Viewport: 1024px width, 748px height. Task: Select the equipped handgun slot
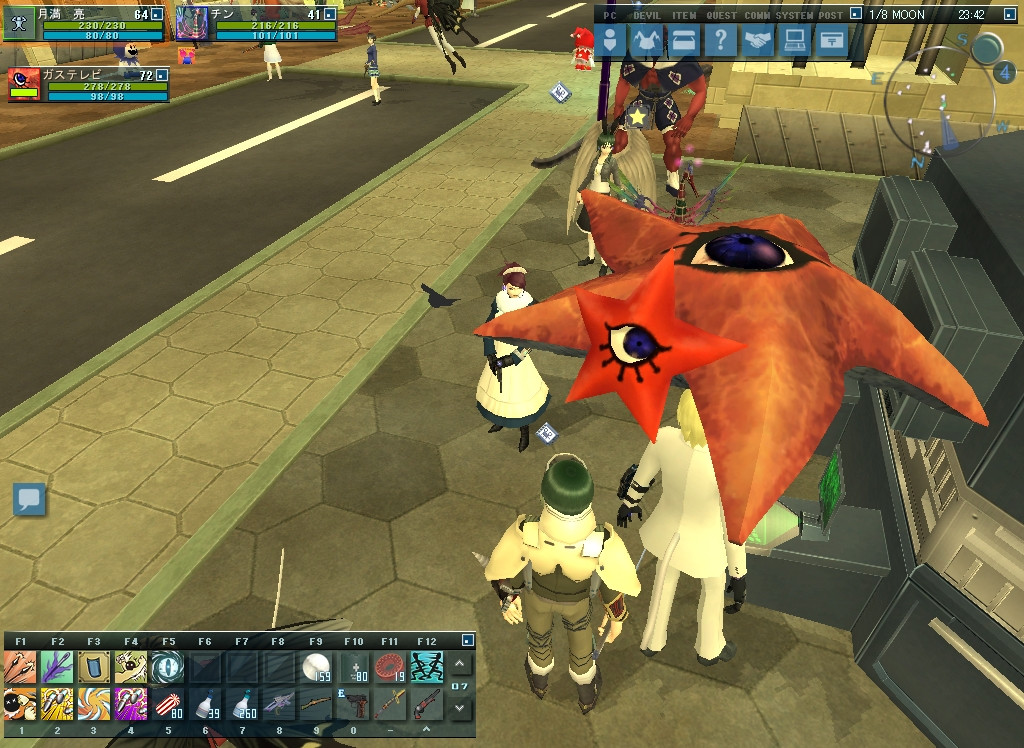click(x=352, y=704)
